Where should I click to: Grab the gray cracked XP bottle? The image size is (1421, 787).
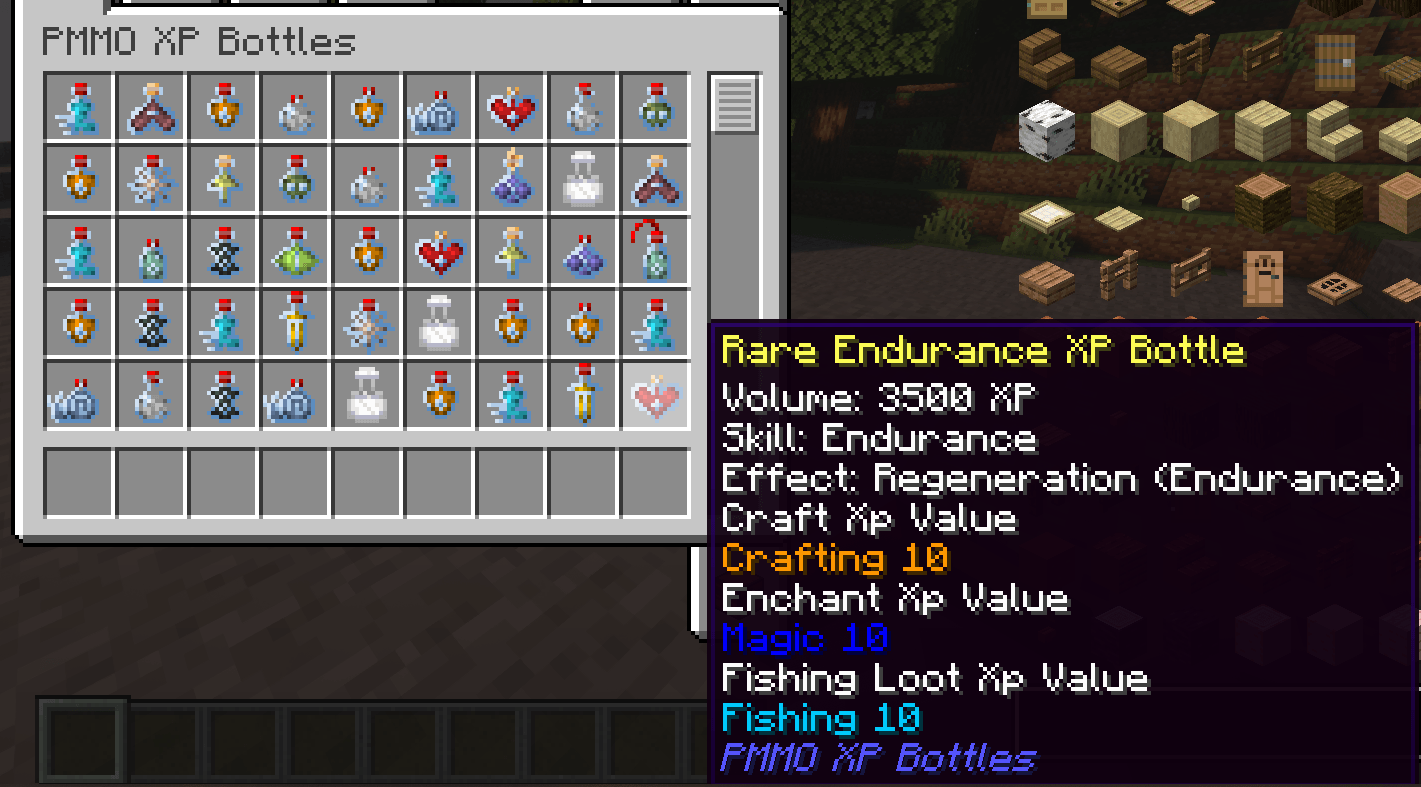tap(295, 108)
